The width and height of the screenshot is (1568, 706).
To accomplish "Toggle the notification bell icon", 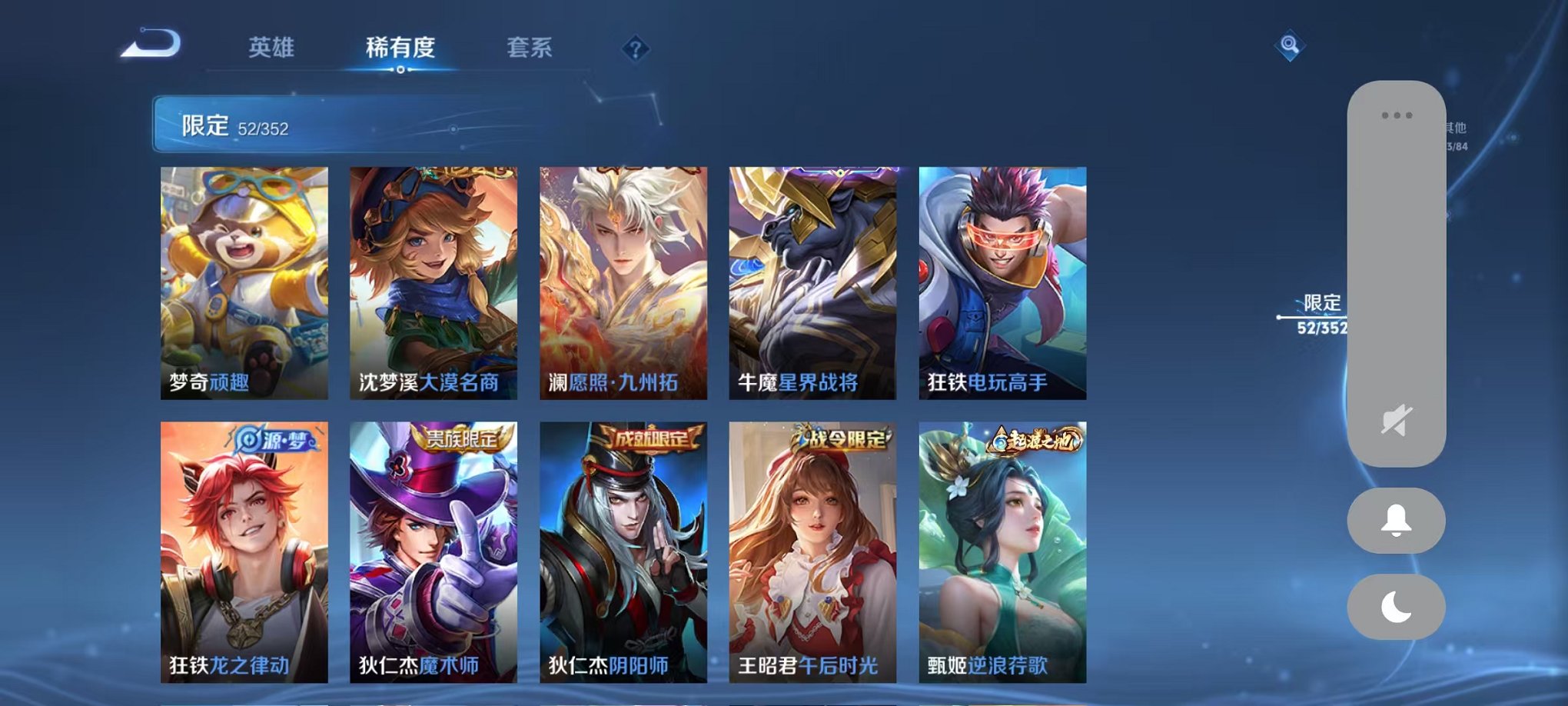I will click(1396, 521).
